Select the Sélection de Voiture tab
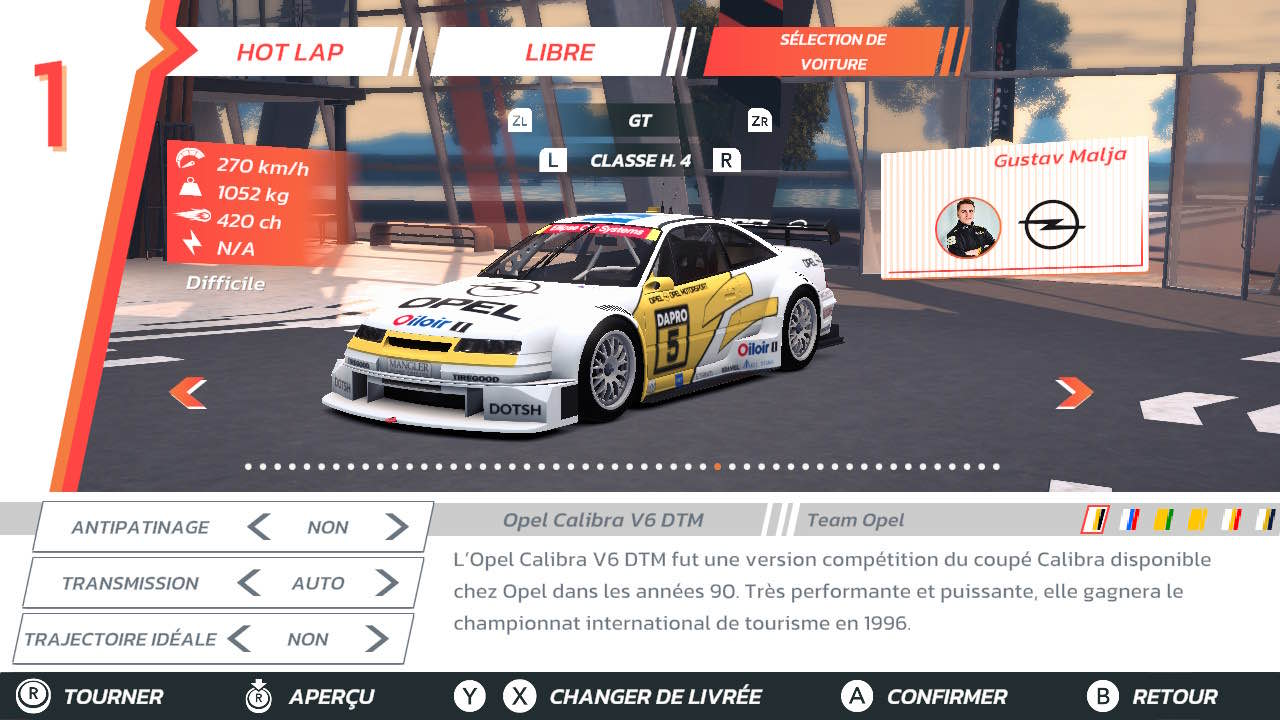The width and height of the screenshot is (1280, 720). tap(832, 52)
